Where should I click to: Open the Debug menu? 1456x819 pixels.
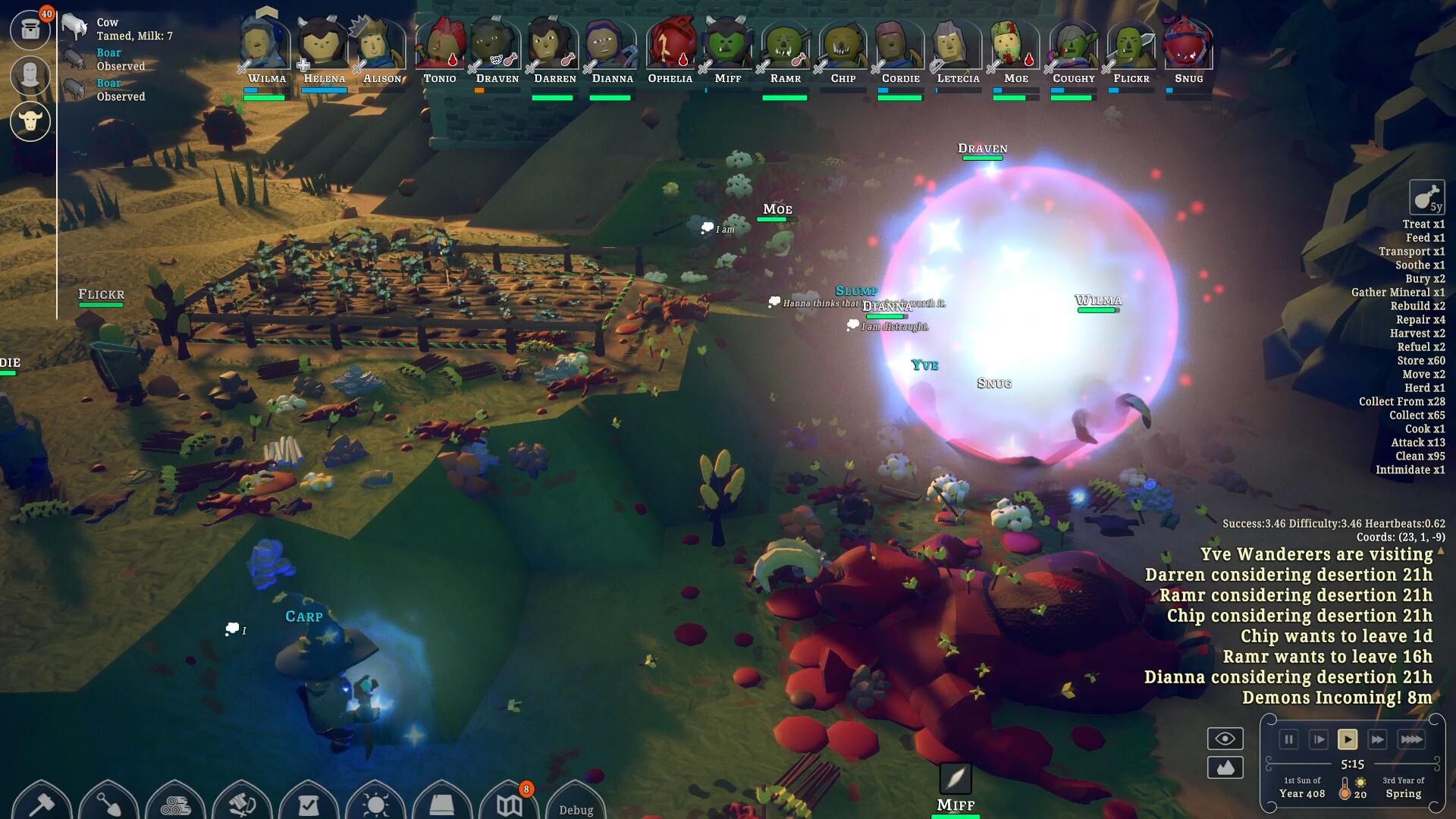coord(576,809)
